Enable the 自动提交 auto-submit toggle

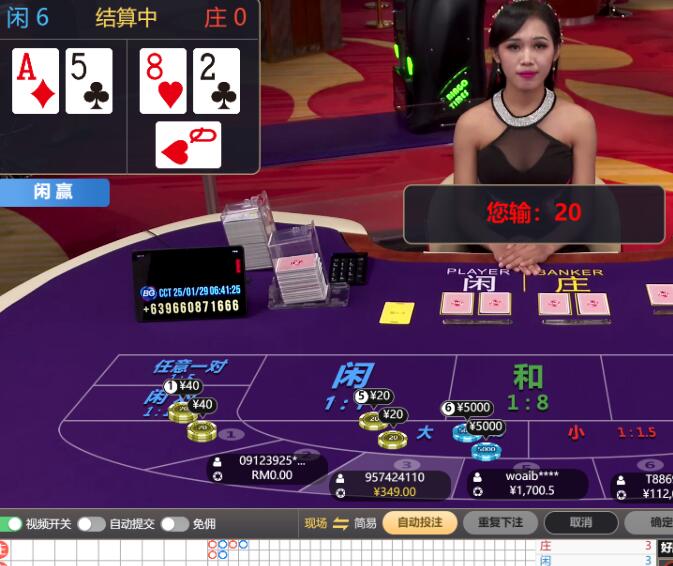91,523
